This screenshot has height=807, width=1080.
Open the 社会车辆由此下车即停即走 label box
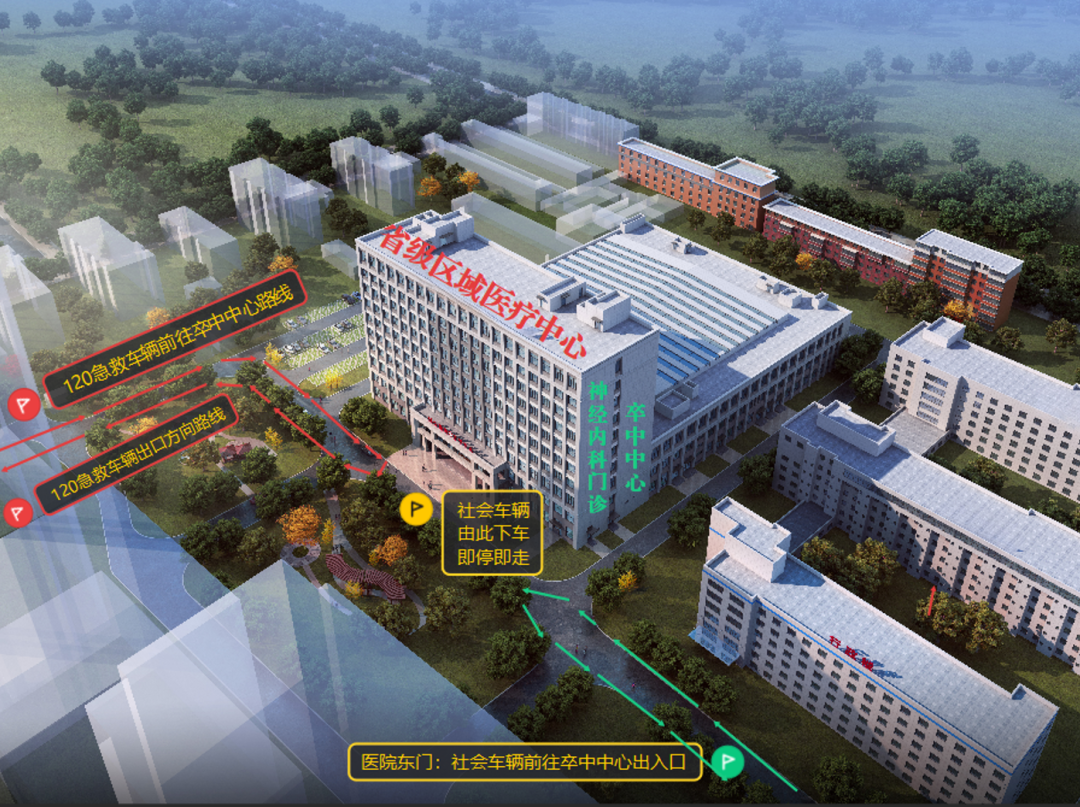493,533
